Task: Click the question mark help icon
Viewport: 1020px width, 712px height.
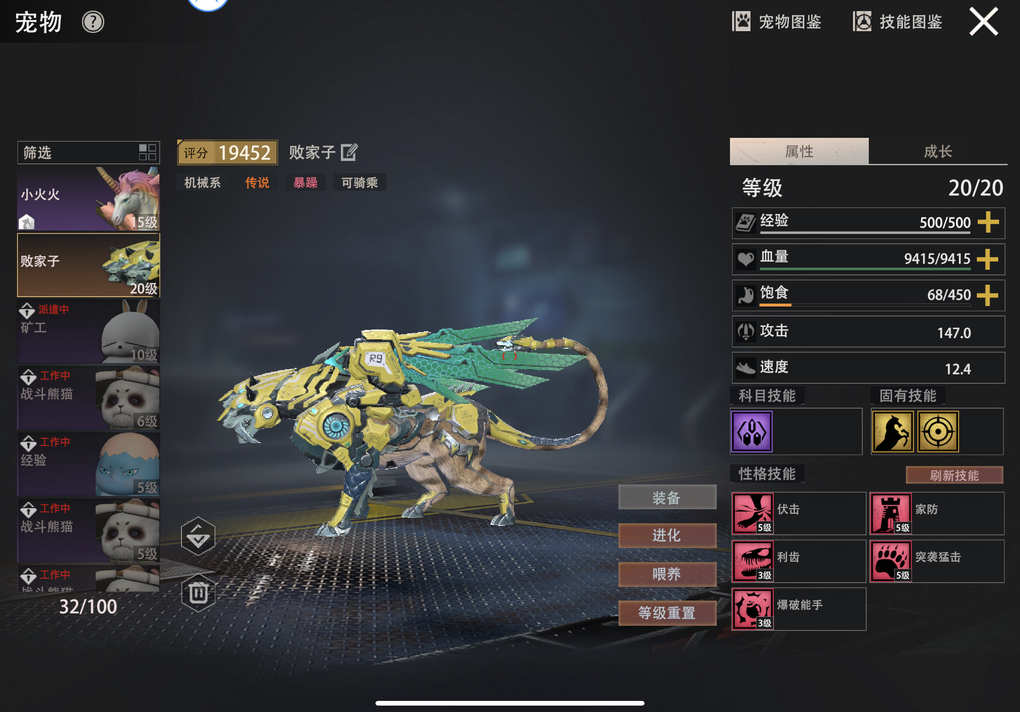Action: tap(93, 22)
